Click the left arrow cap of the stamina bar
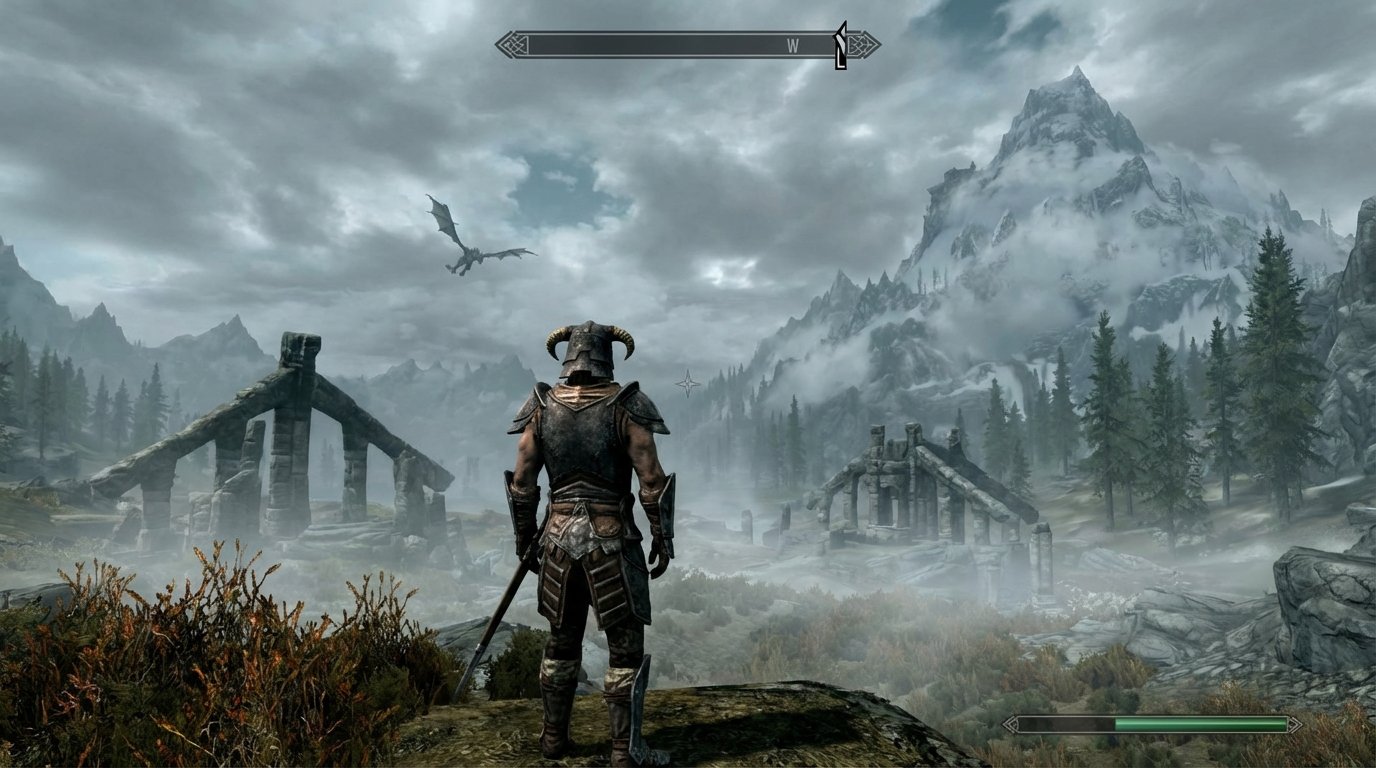This screenshot has height=768, width=1376. (1012, 722)
